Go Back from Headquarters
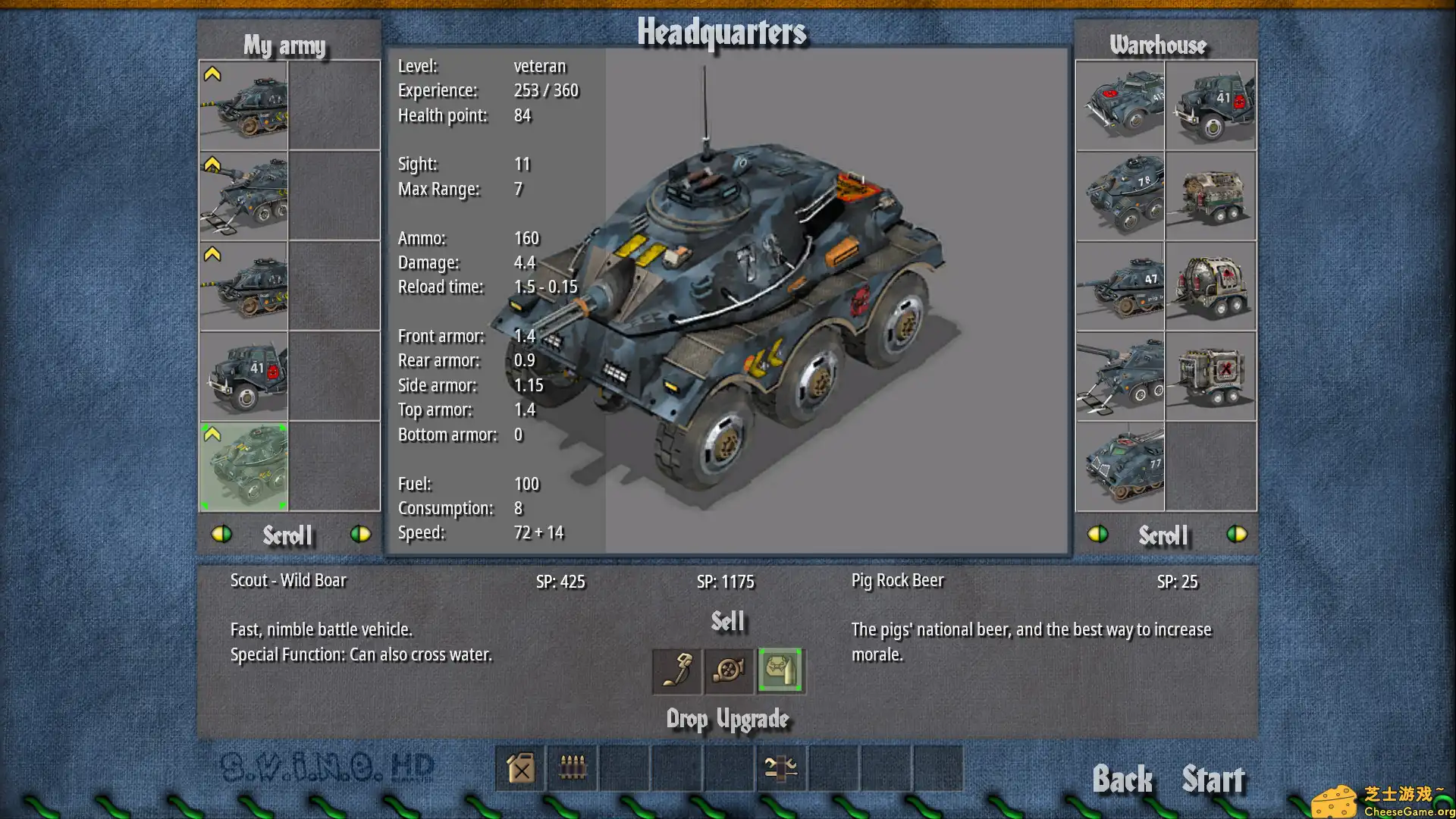This screenshot has width=1456, height=819. pos(1122,780)
